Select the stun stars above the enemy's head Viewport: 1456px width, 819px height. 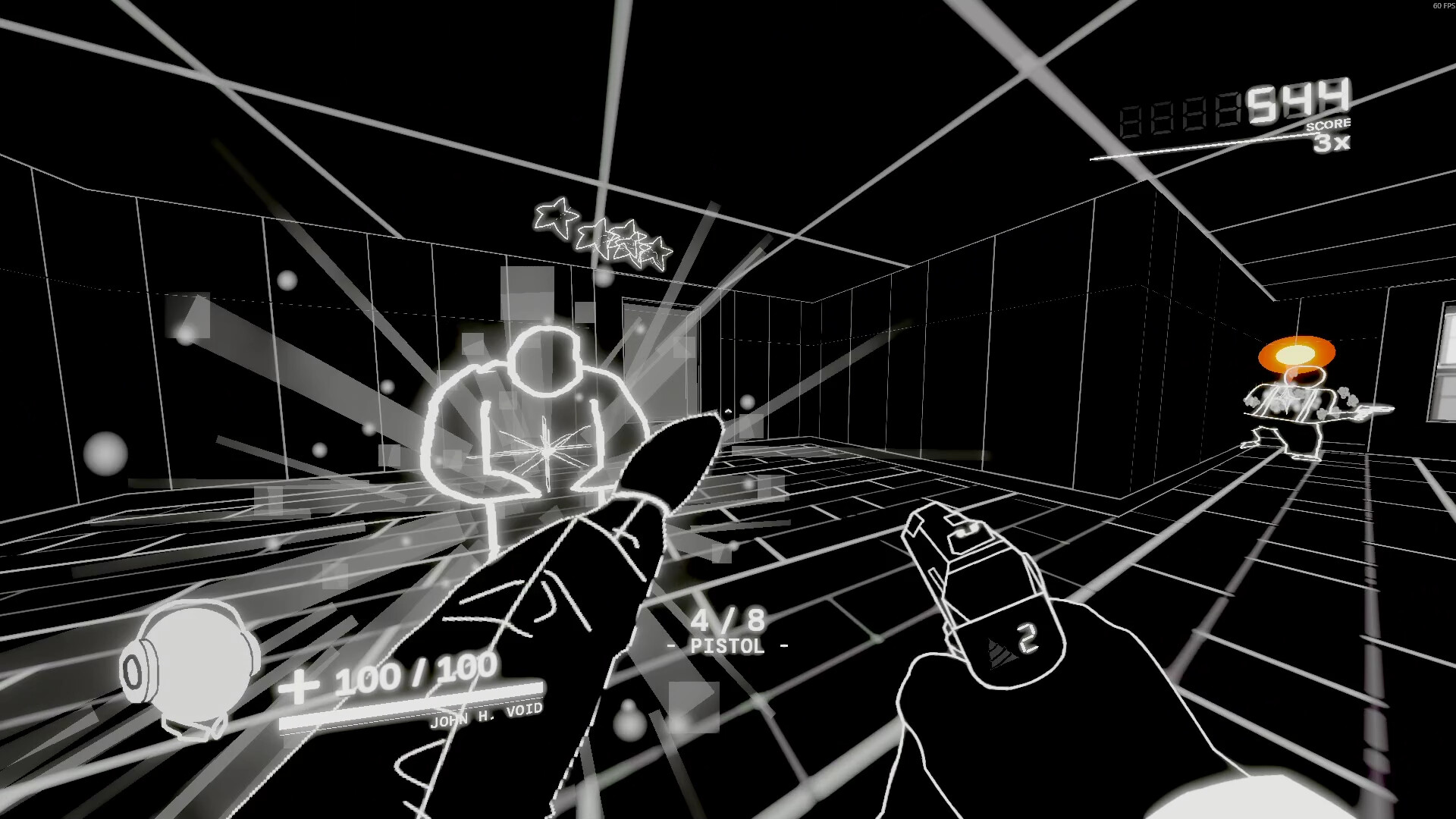click(x=603, y=235)
